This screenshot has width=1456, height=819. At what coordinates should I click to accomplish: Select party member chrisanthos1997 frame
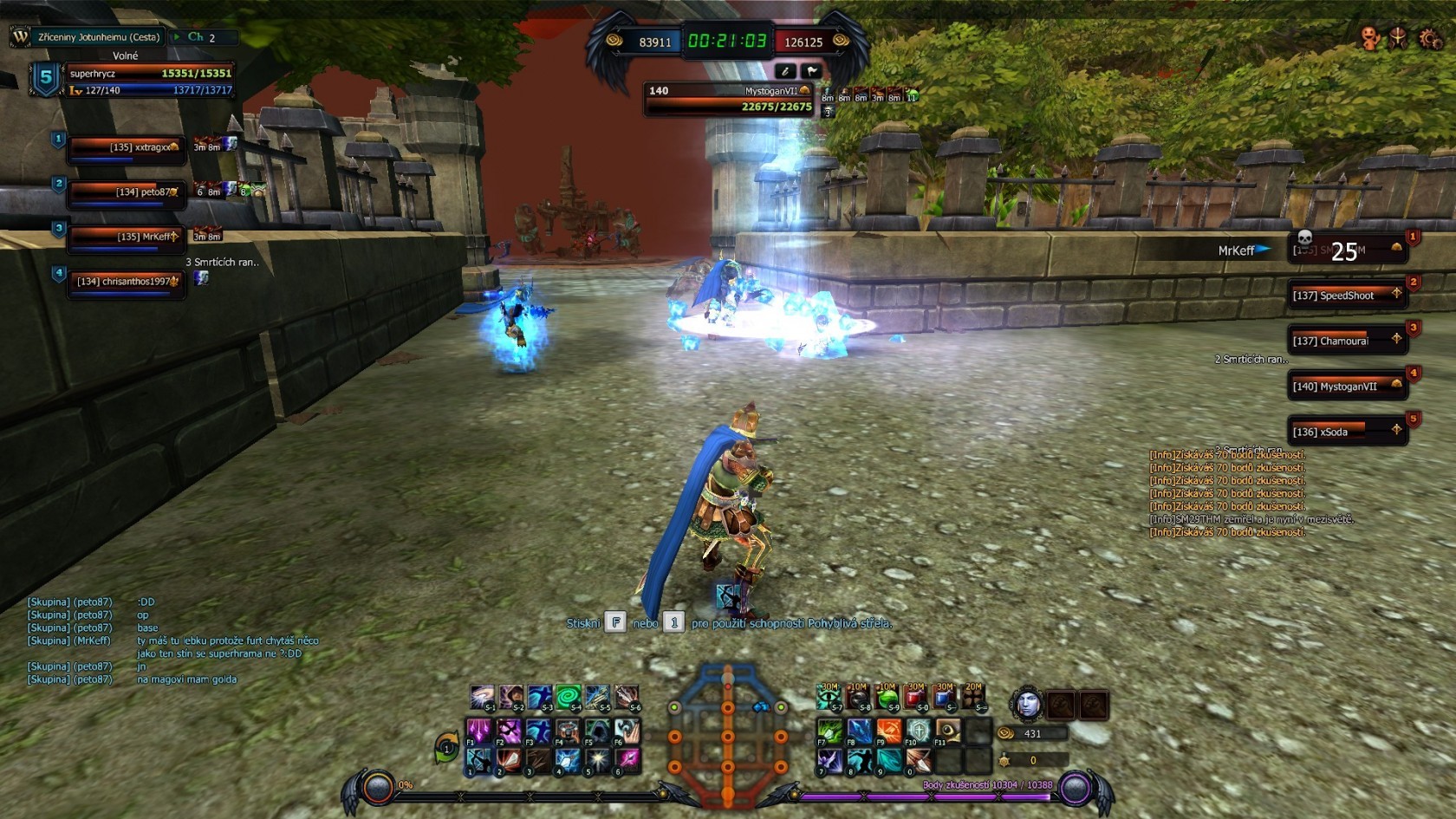click(x=127, y=282)
